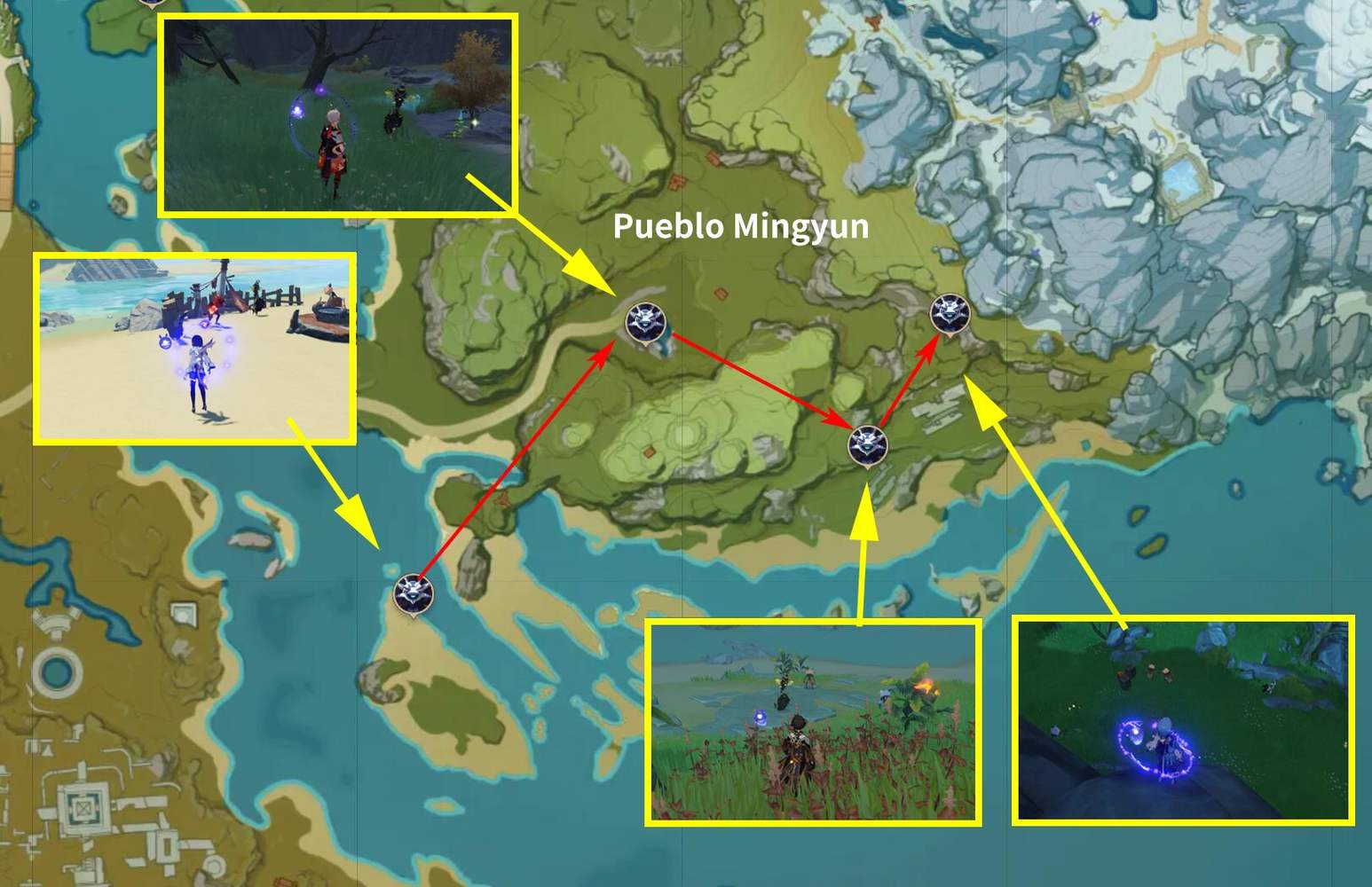Viewport: 1372px width, 887px height.
Task: Open the central enemy marker on the plateau
Action: [868, 443]
